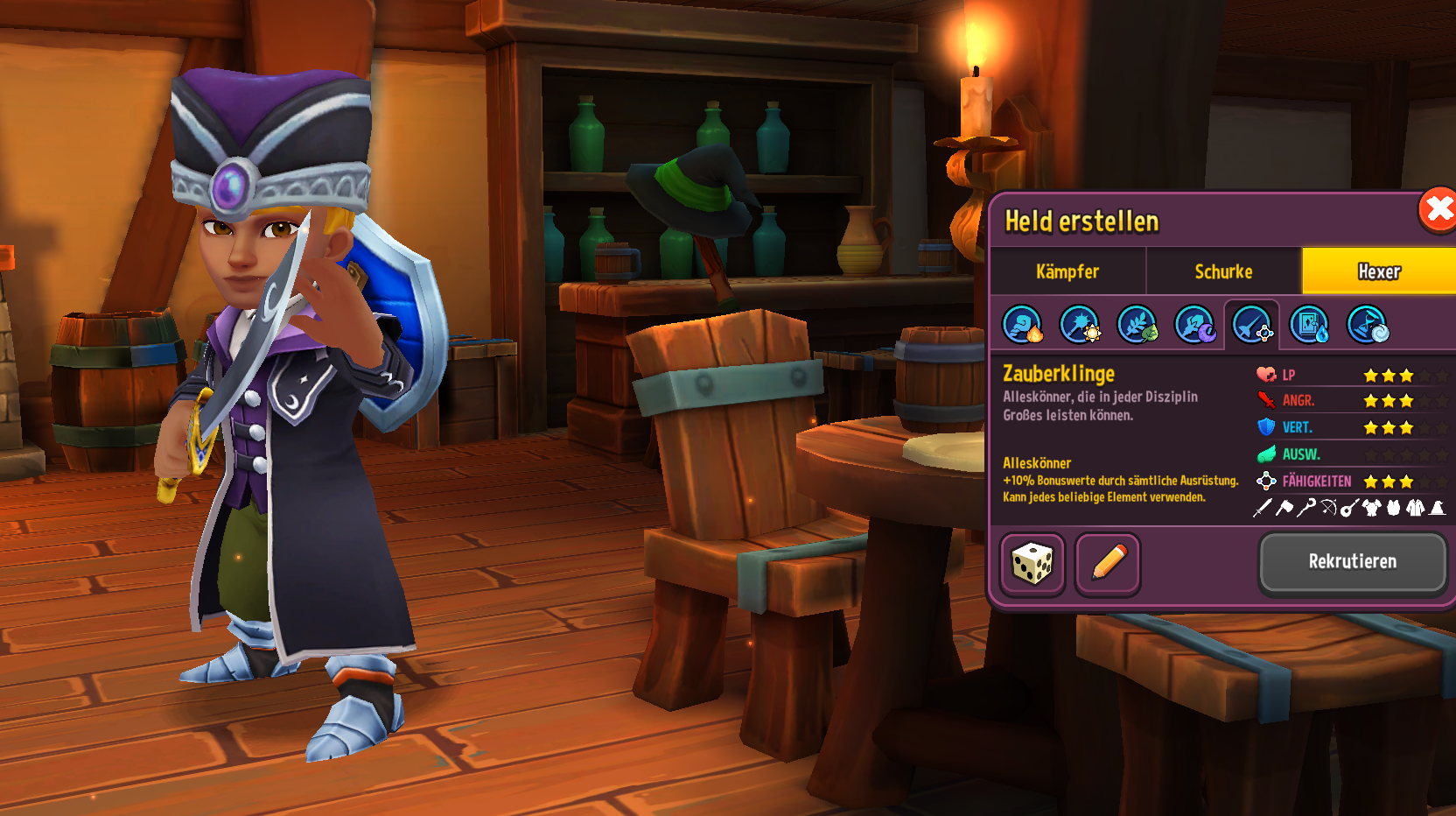The height and width of the screenshot is (816, 1456).
Task: Choose the hourglass with air swirl icon
Action: [x=1367, y=325]
